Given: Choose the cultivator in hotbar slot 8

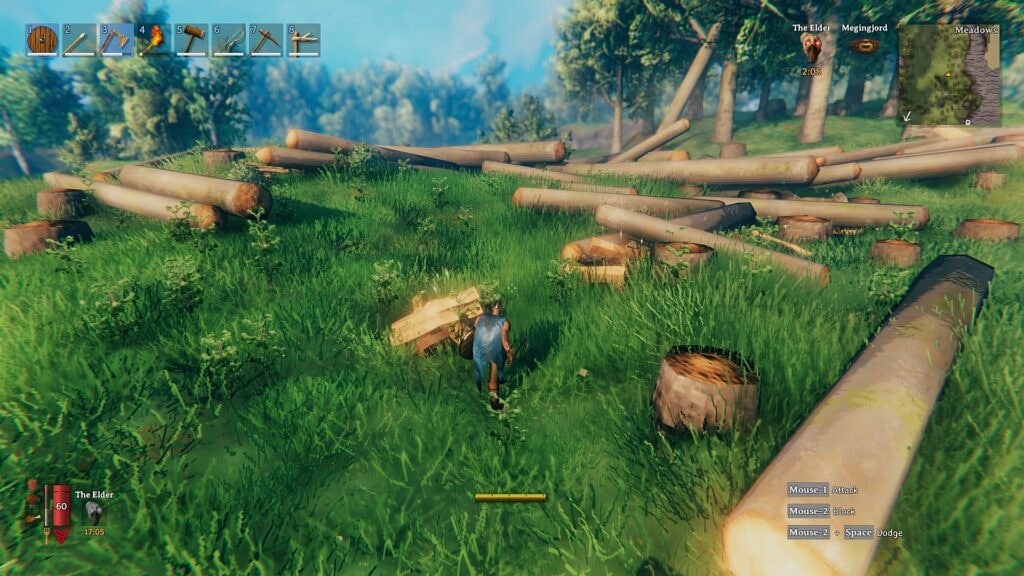Looking at the screenshot, I should [303, 40].
